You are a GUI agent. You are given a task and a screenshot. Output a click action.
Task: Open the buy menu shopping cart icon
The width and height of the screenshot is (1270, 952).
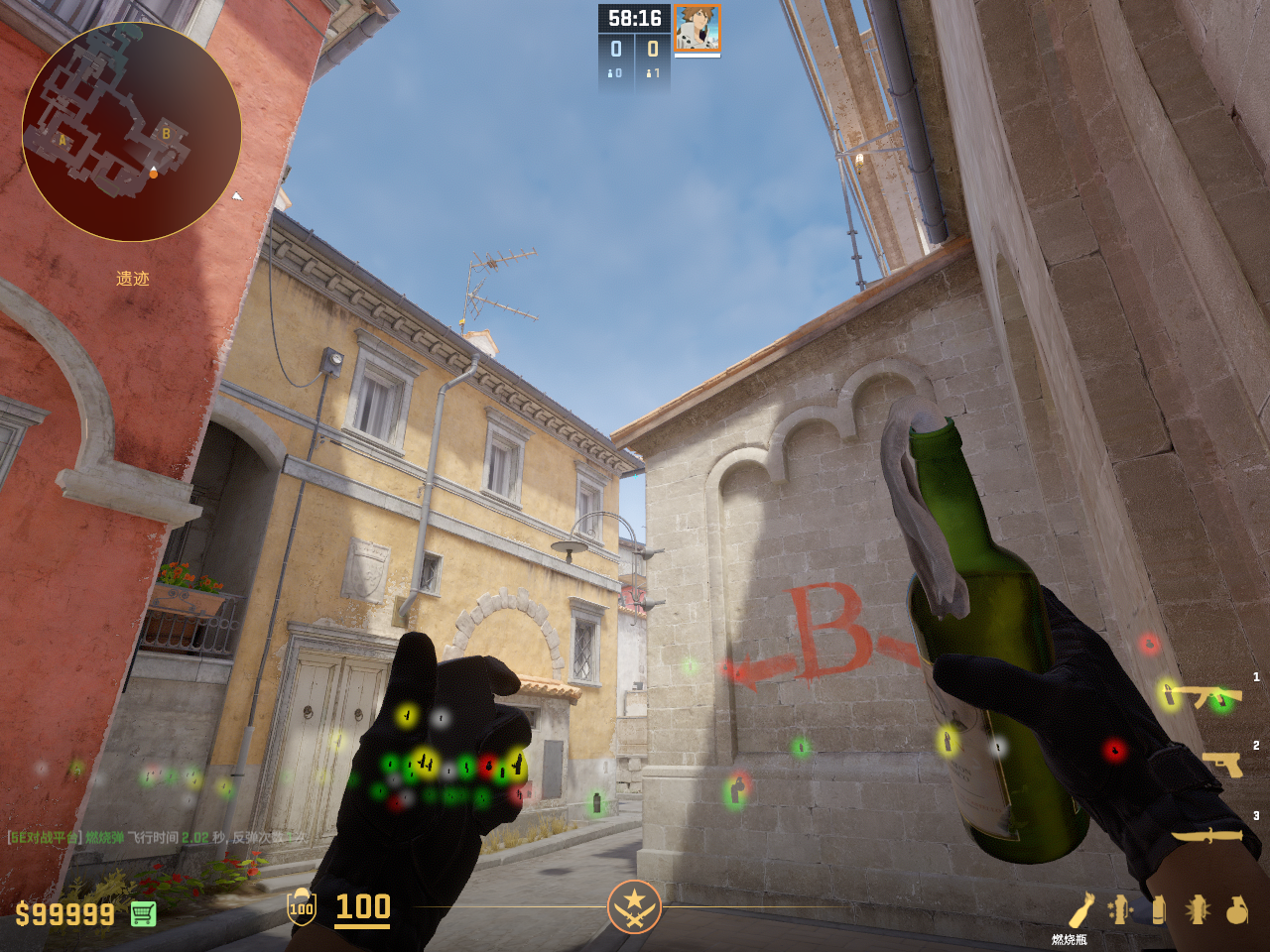[143, 913]
